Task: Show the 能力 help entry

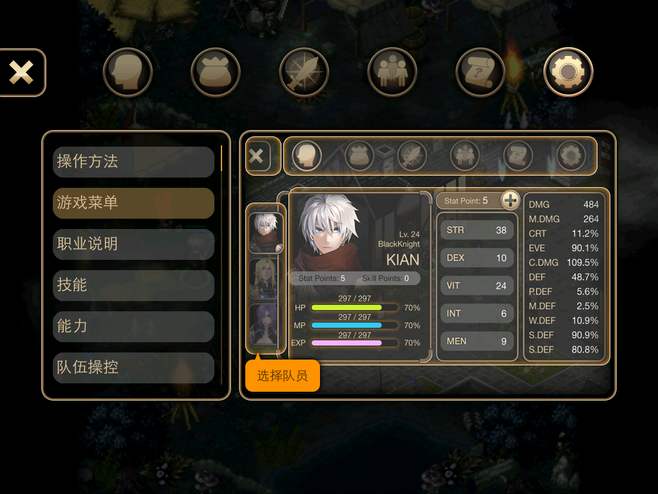Action: pos(133,326)
